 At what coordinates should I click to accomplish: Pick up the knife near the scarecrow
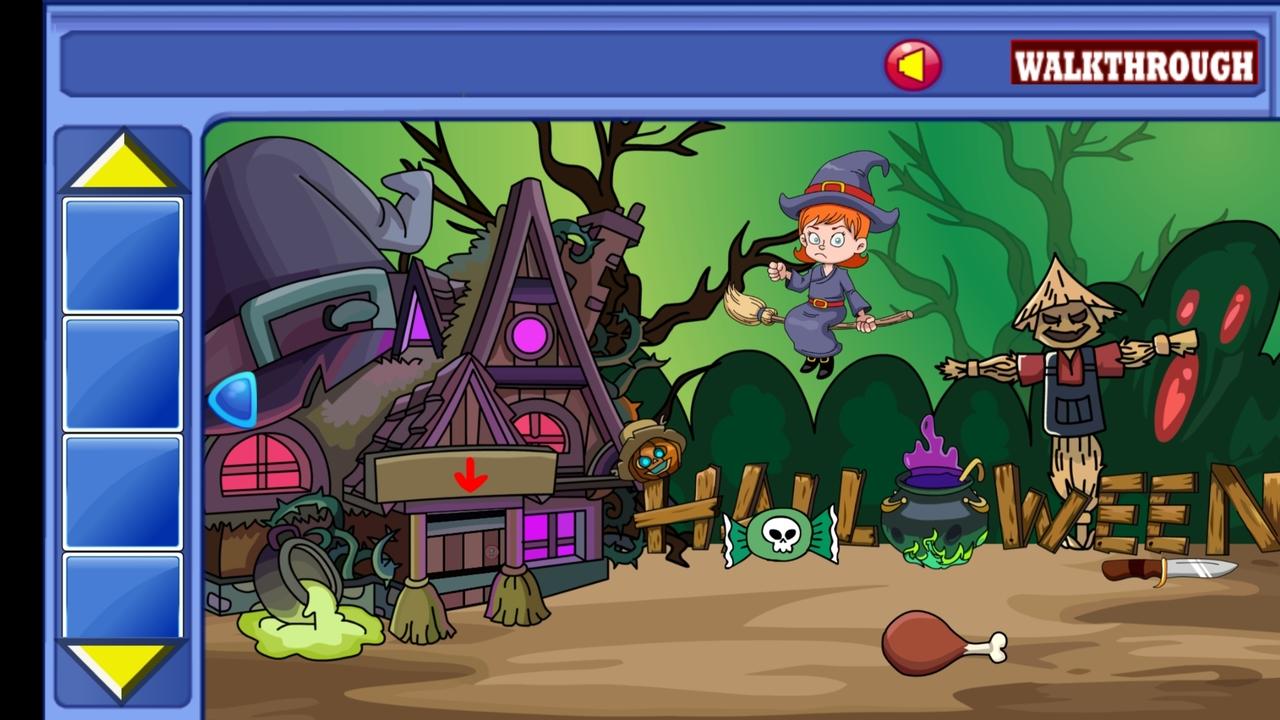(1168, 572)
